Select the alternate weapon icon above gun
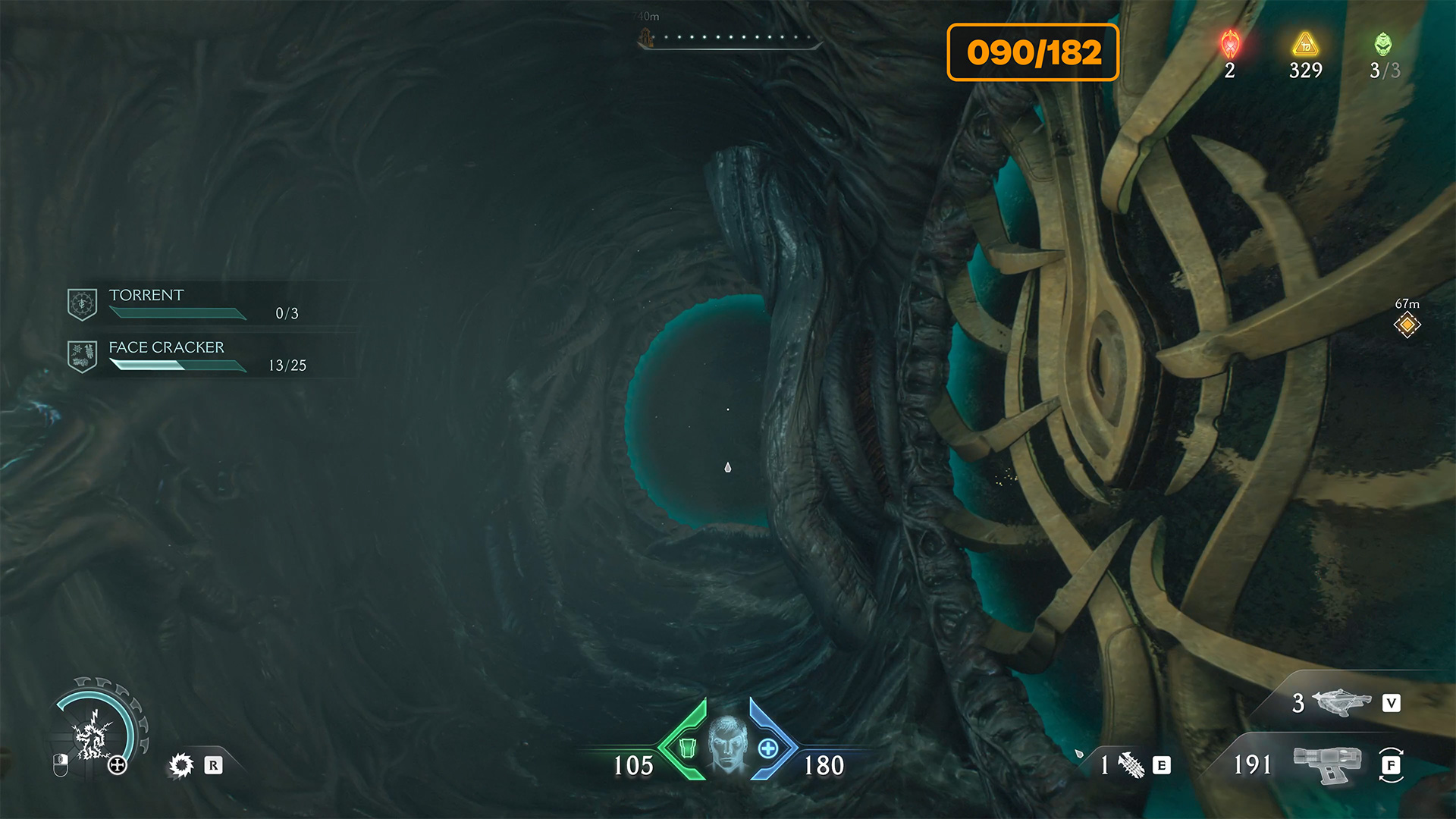Screen dimensions: 1456x819 1341,702
